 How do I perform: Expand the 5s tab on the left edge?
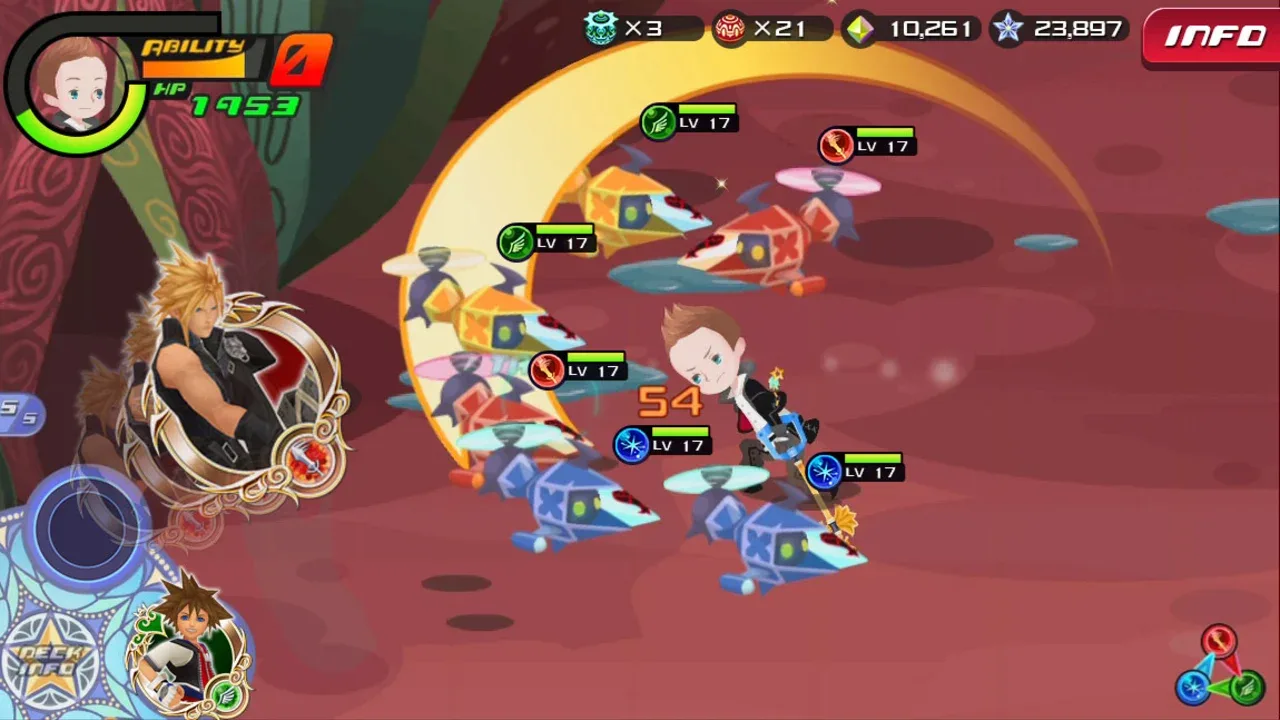[x=15, y=412]
